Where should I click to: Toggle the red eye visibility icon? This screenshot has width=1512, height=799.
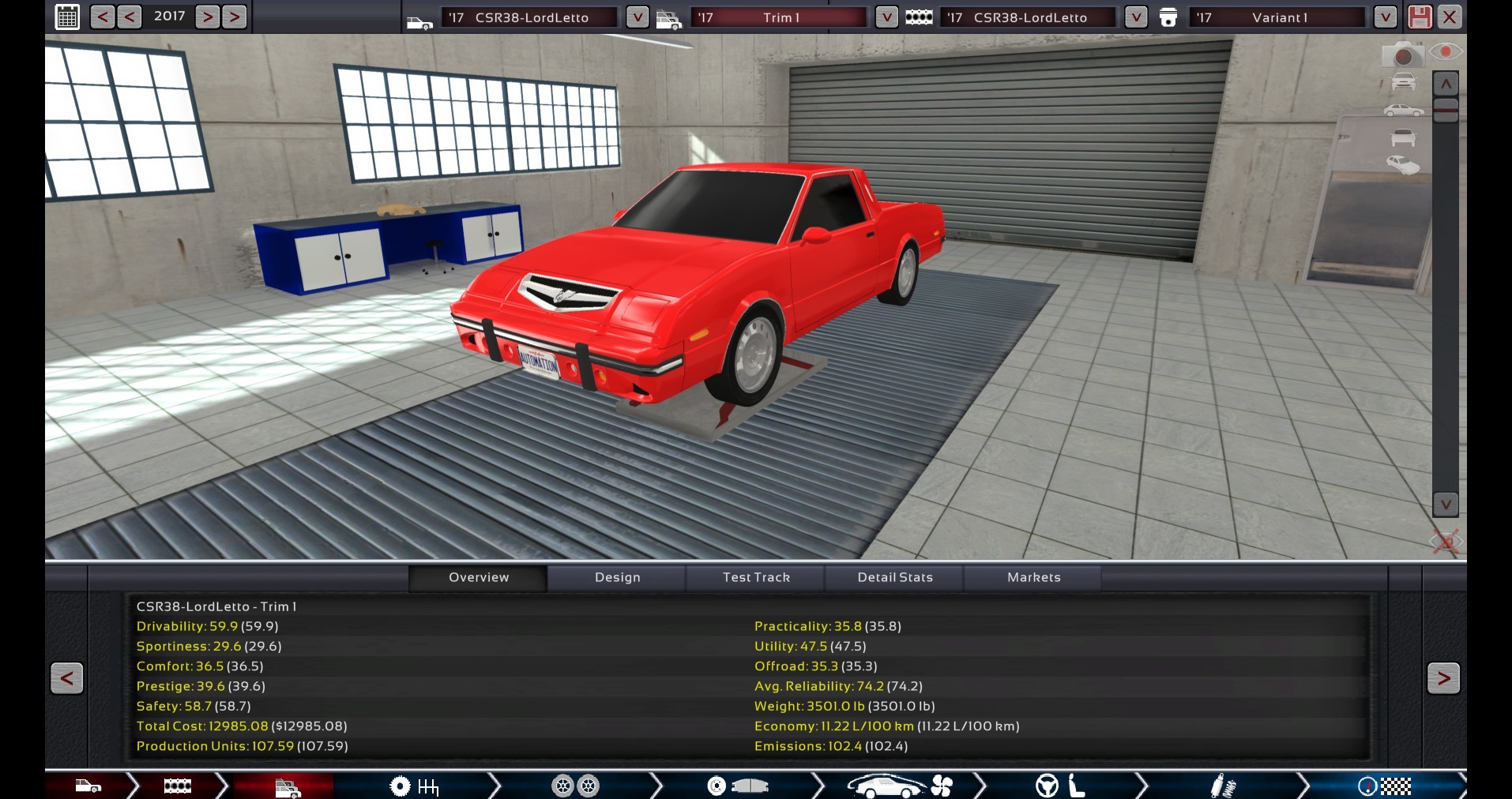click(x=1446, y=52)
